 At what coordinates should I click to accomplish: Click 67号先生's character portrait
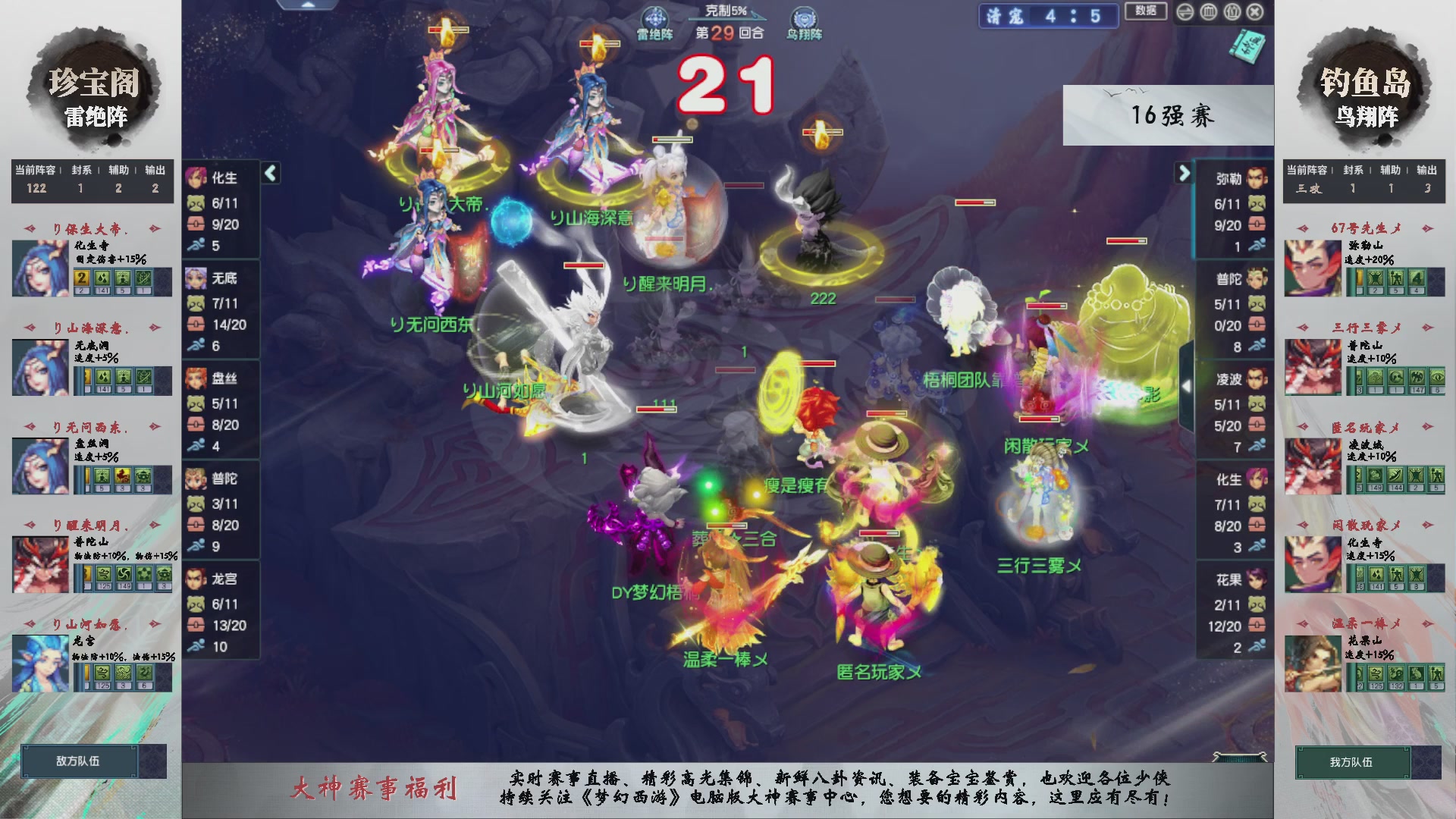pos(1311,267)
